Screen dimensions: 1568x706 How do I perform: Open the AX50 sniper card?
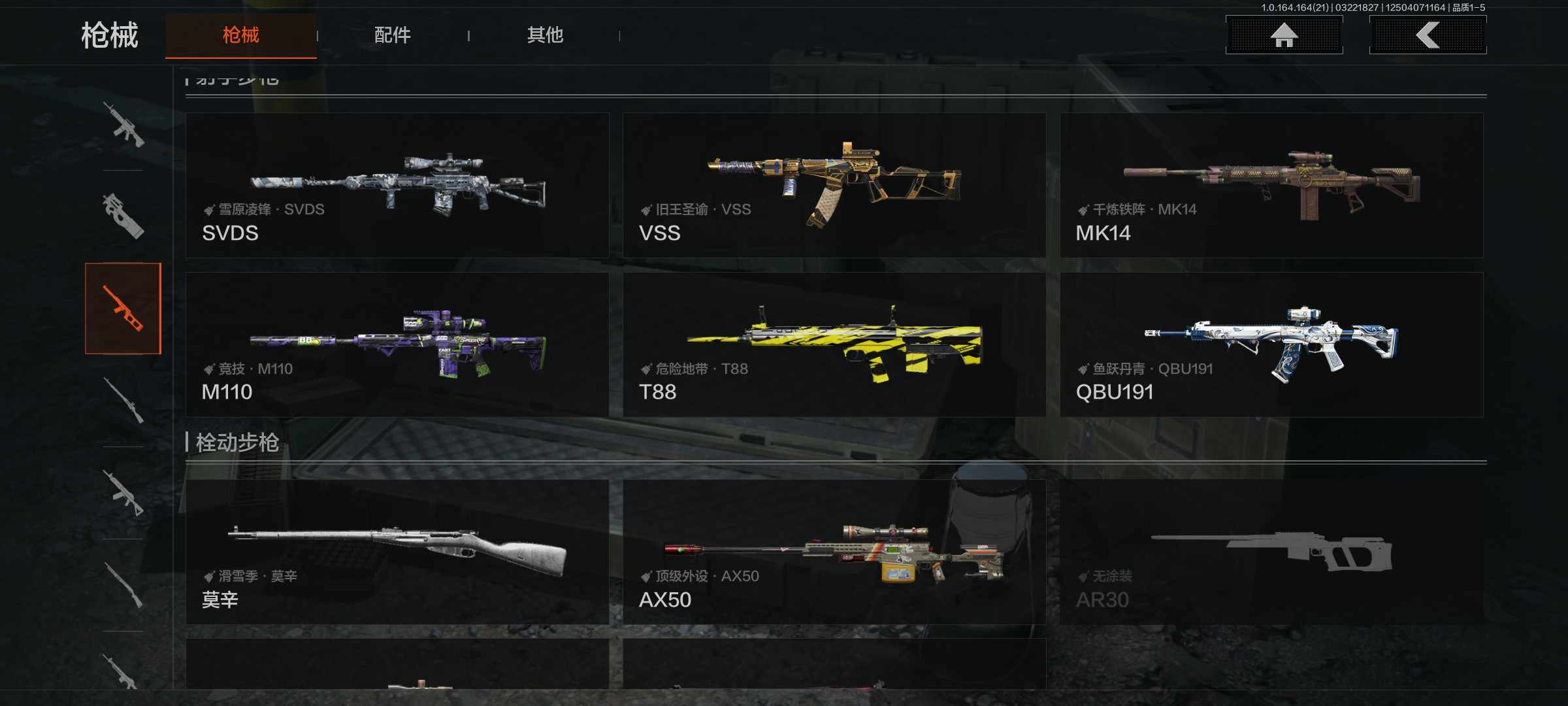pos(834,552)
